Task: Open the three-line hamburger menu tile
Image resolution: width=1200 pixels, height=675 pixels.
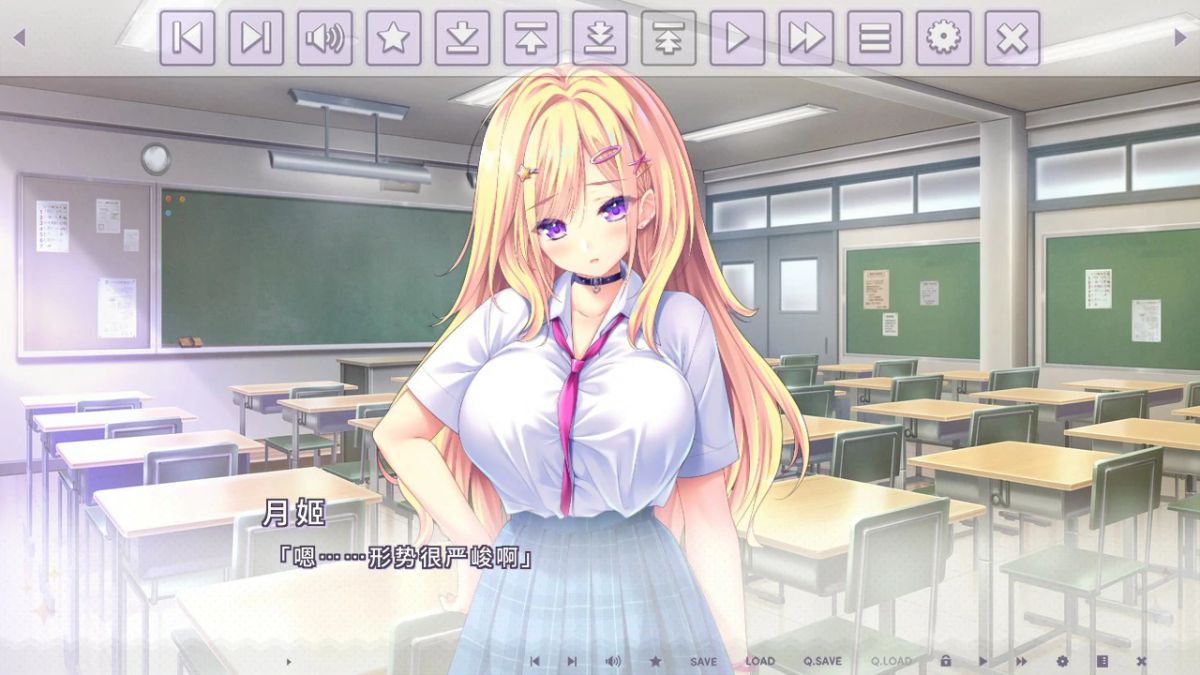Action: click(875, 38)
